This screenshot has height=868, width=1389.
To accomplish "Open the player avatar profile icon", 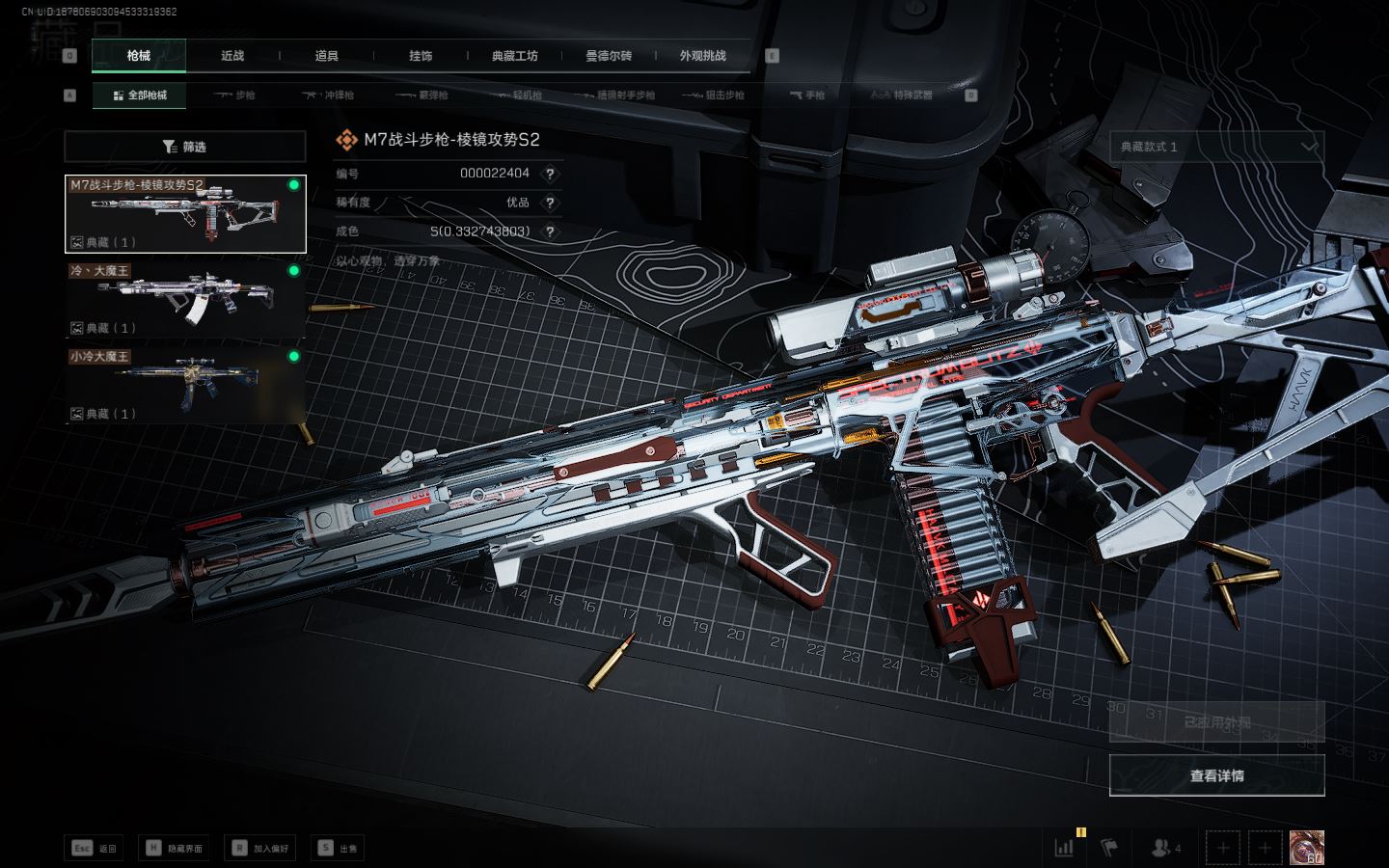I will click(1306, 848).
